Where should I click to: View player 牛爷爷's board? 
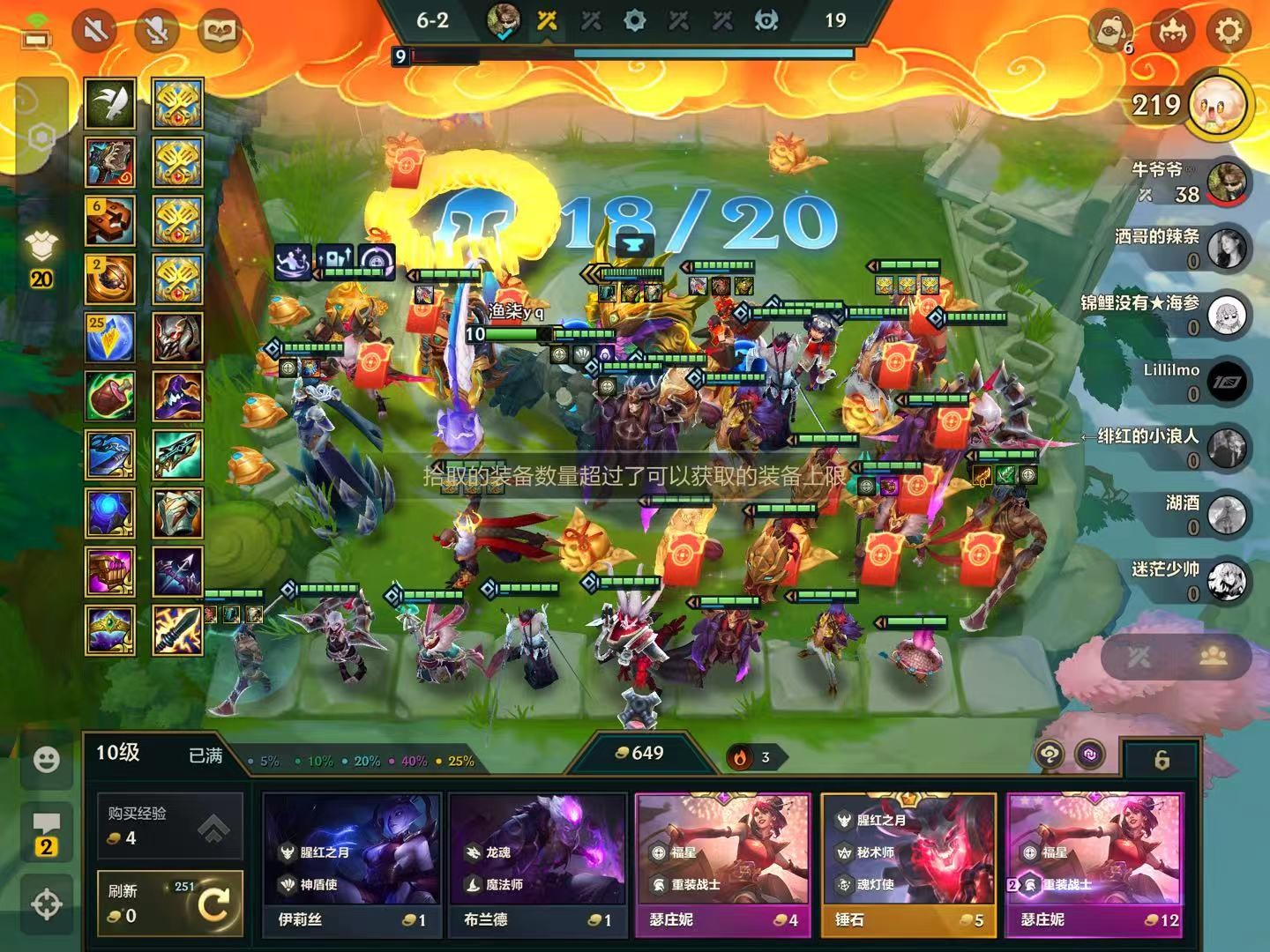click(1226, 182)
